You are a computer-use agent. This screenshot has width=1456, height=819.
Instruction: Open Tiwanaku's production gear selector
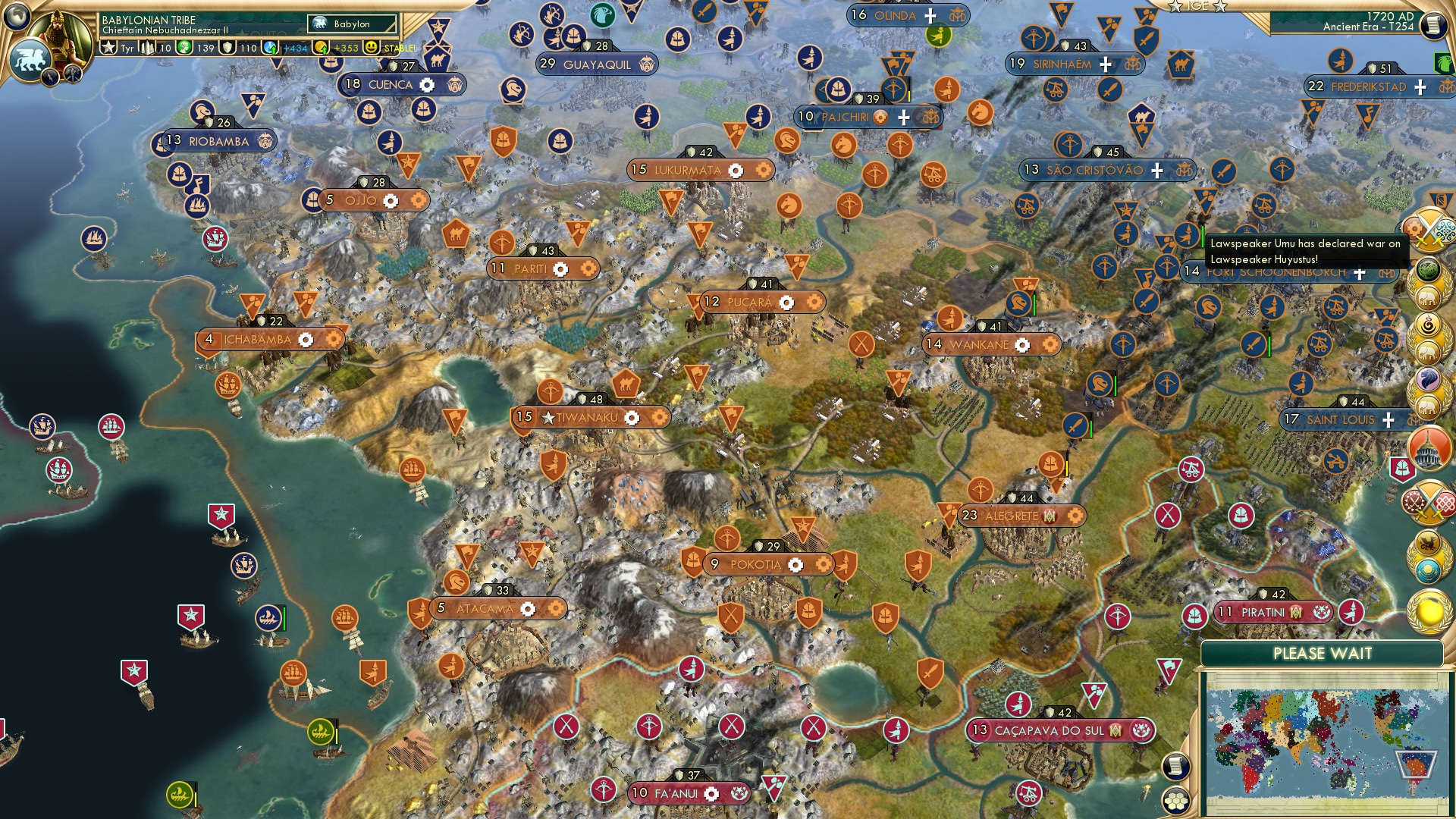632,416
